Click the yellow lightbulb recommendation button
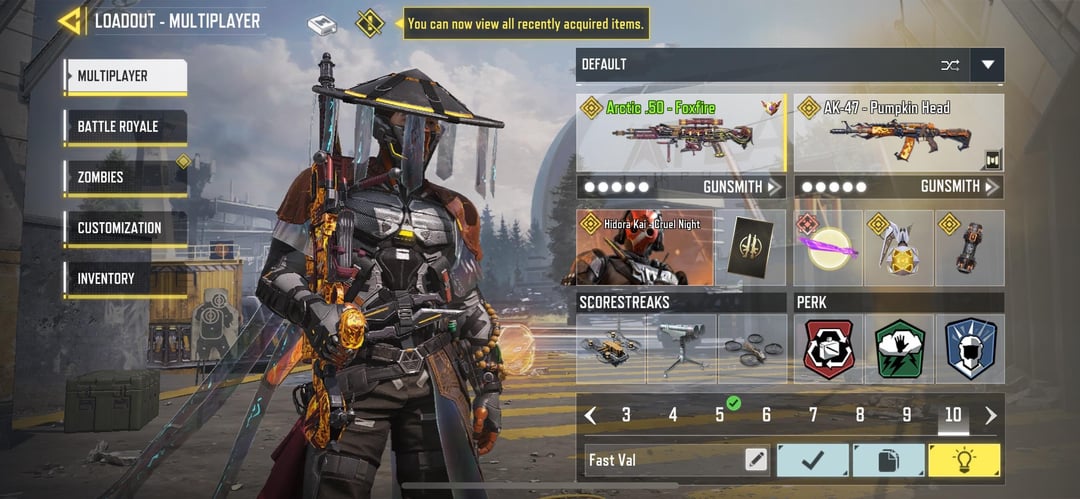Image resolution: width=1080 pixels, height=499 pixels. pyautogui.click(x=964, y=460)
